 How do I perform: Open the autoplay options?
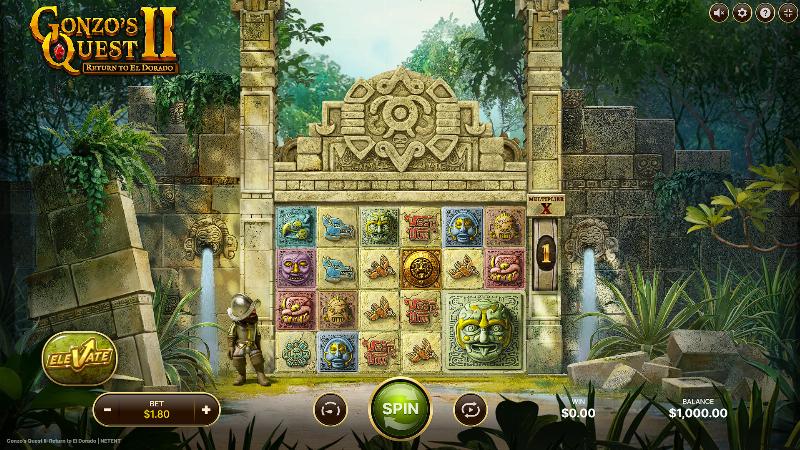click(x=471, y=409)
